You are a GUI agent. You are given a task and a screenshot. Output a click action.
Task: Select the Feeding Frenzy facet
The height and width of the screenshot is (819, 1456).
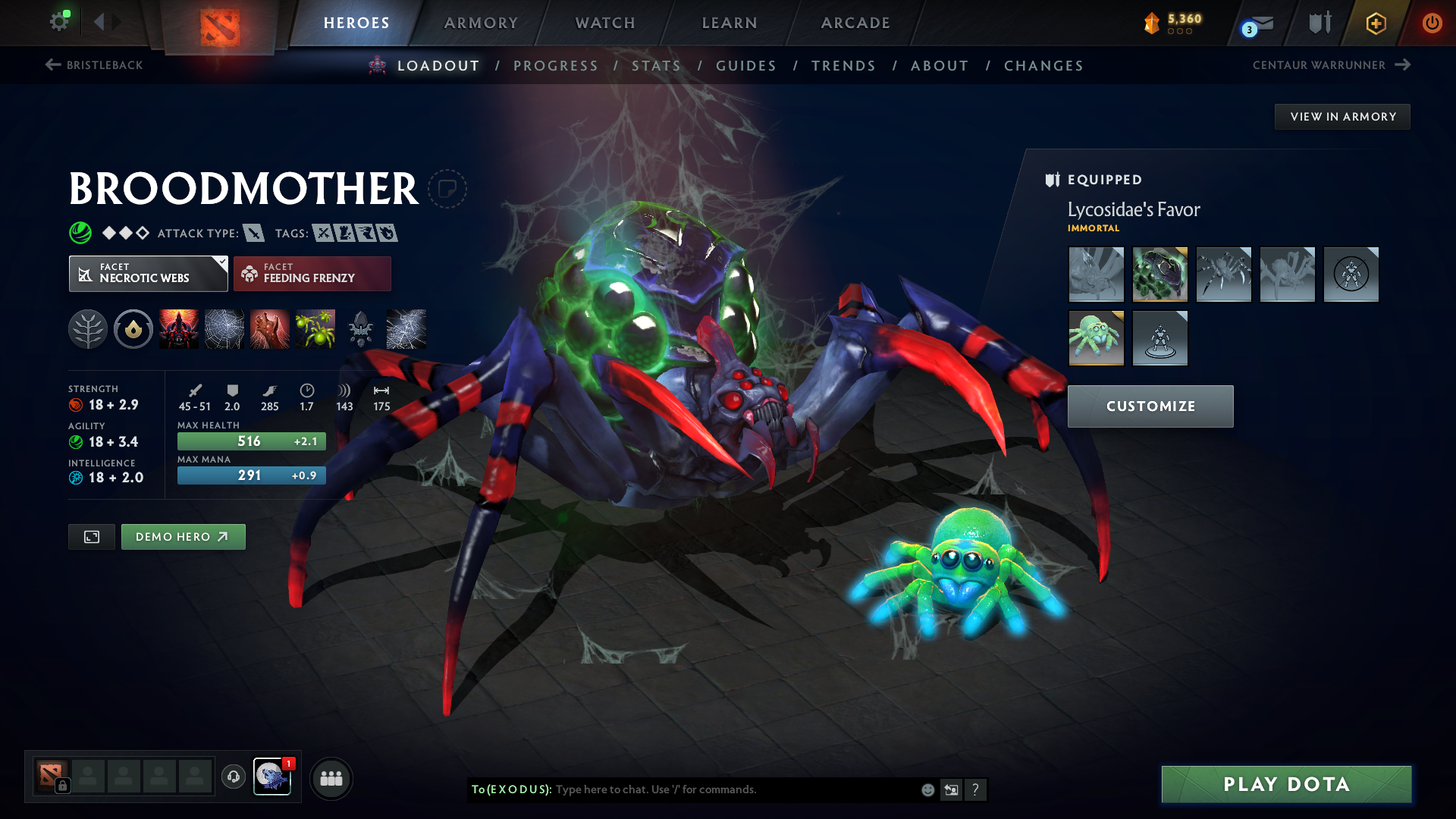coord(312,274)
